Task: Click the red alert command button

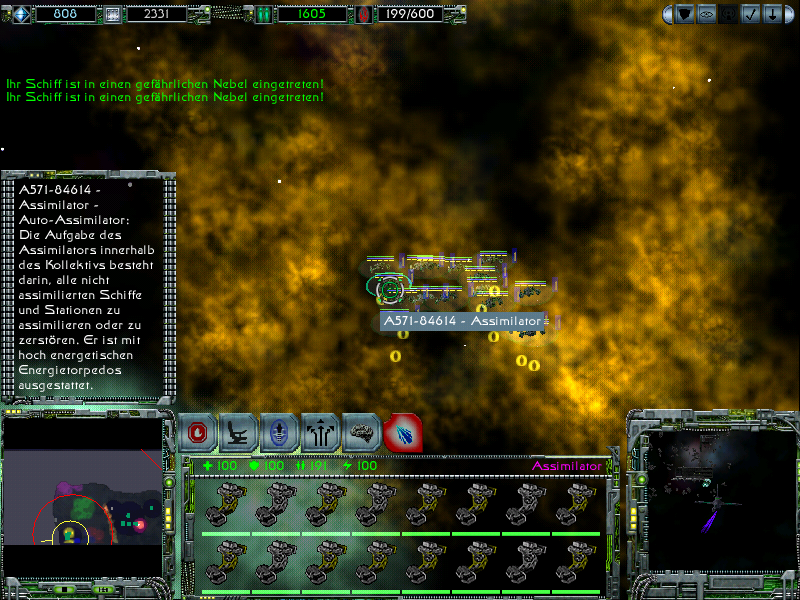Action: pos(199,433)
